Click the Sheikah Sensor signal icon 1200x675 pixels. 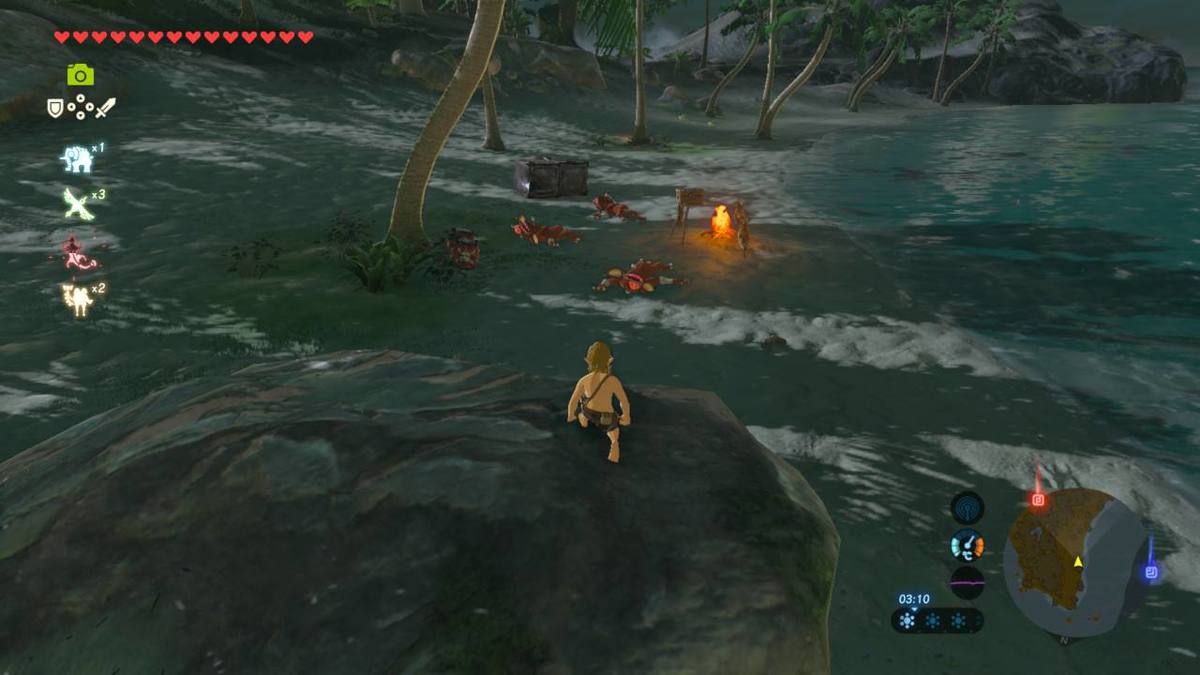point(967,508)
